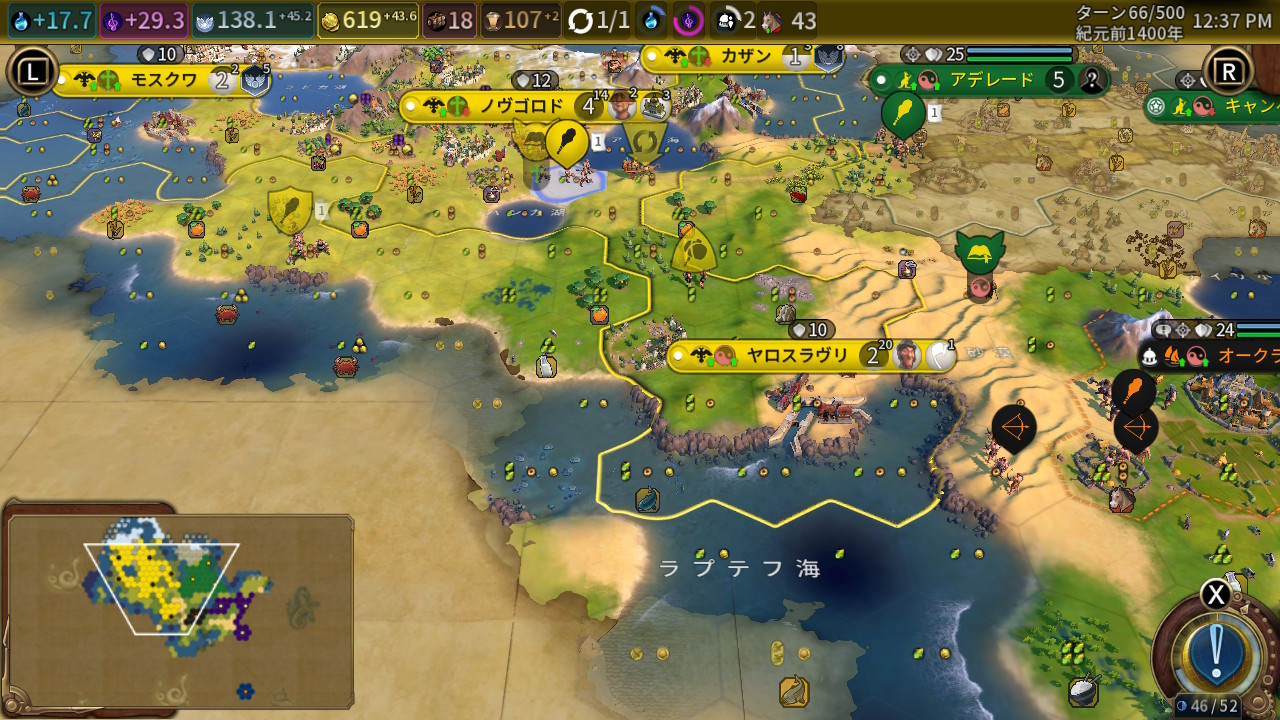The height and width of the screenshot is (720, 1280).
Task: Open the purple civics progress ring
Action: pos(688,20)
